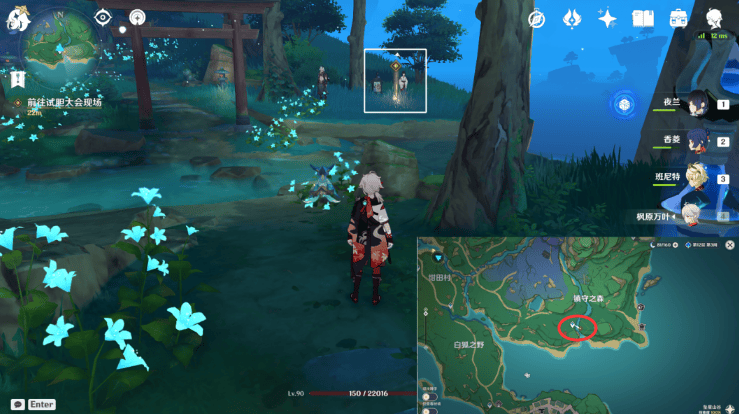Open the quest list bookmark icon
Screen dimensions: 739x414
tap(19, 77)
